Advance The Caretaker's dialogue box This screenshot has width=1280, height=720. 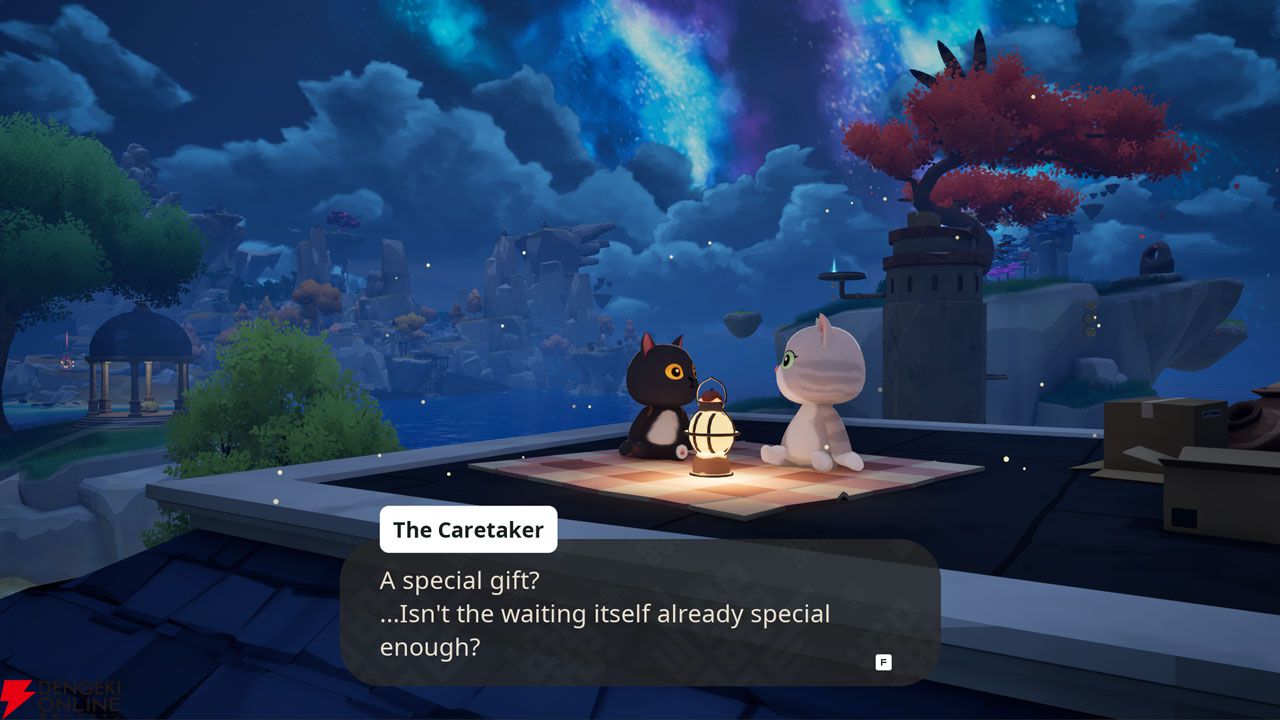[x=883, y=662]
